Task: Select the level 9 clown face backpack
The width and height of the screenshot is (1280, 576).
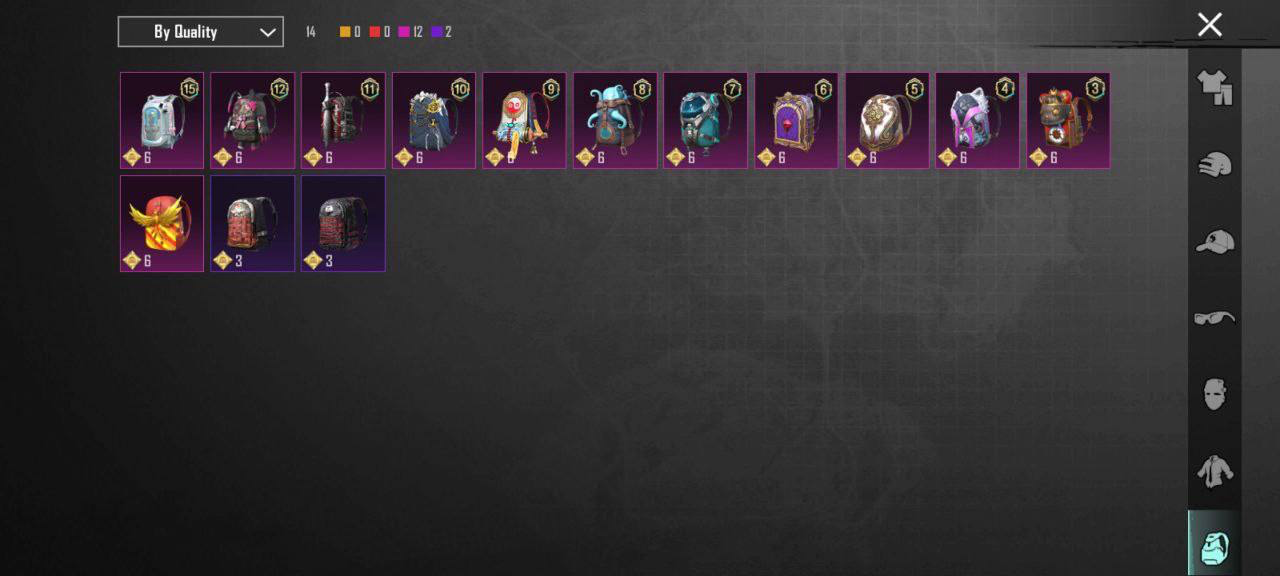Action: [x=524, y=120]
